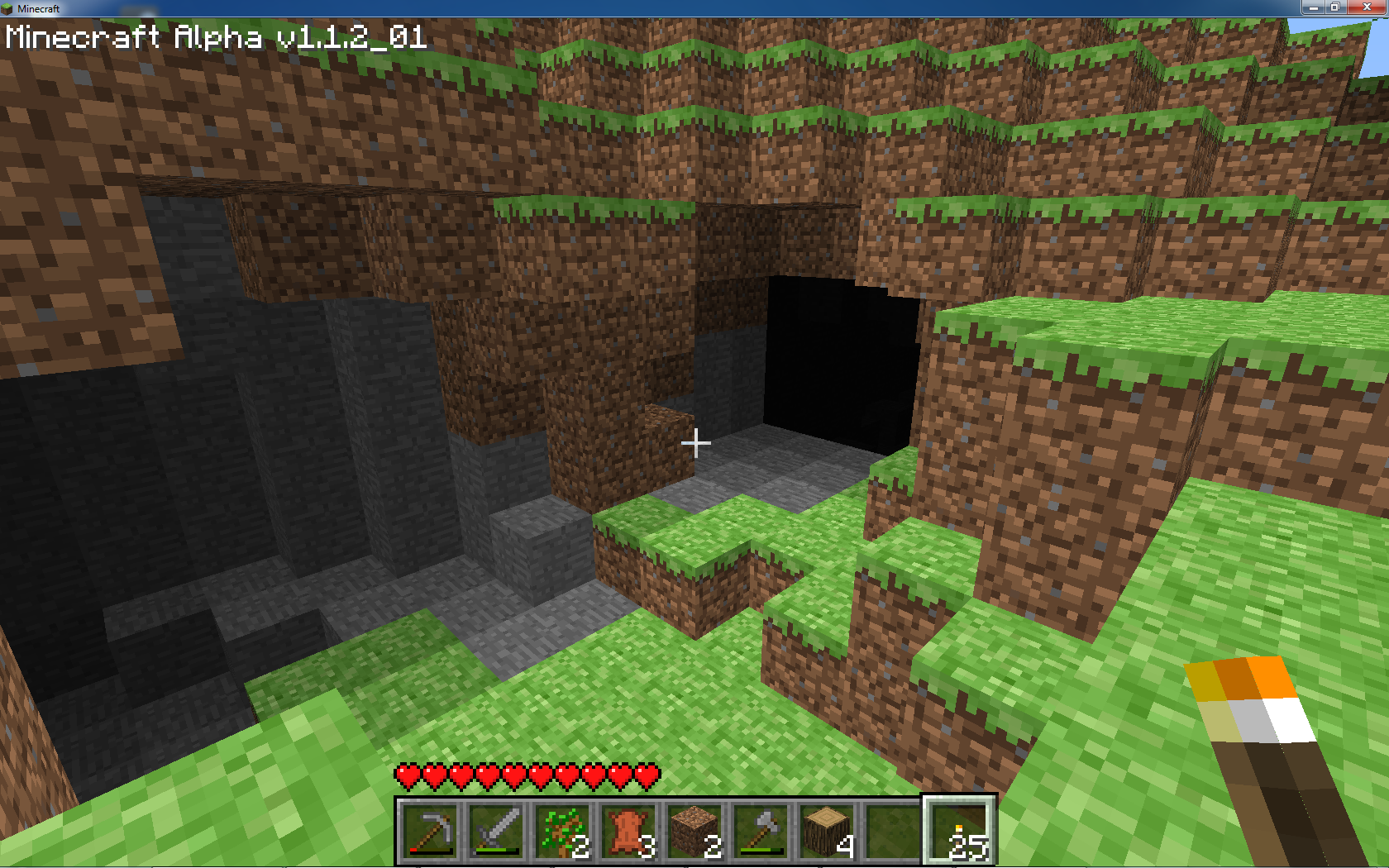The image size is (1389, 868).
Task: Select the stone axe in the hotbar
Action: pyautogui.click(x=759, y=831)
